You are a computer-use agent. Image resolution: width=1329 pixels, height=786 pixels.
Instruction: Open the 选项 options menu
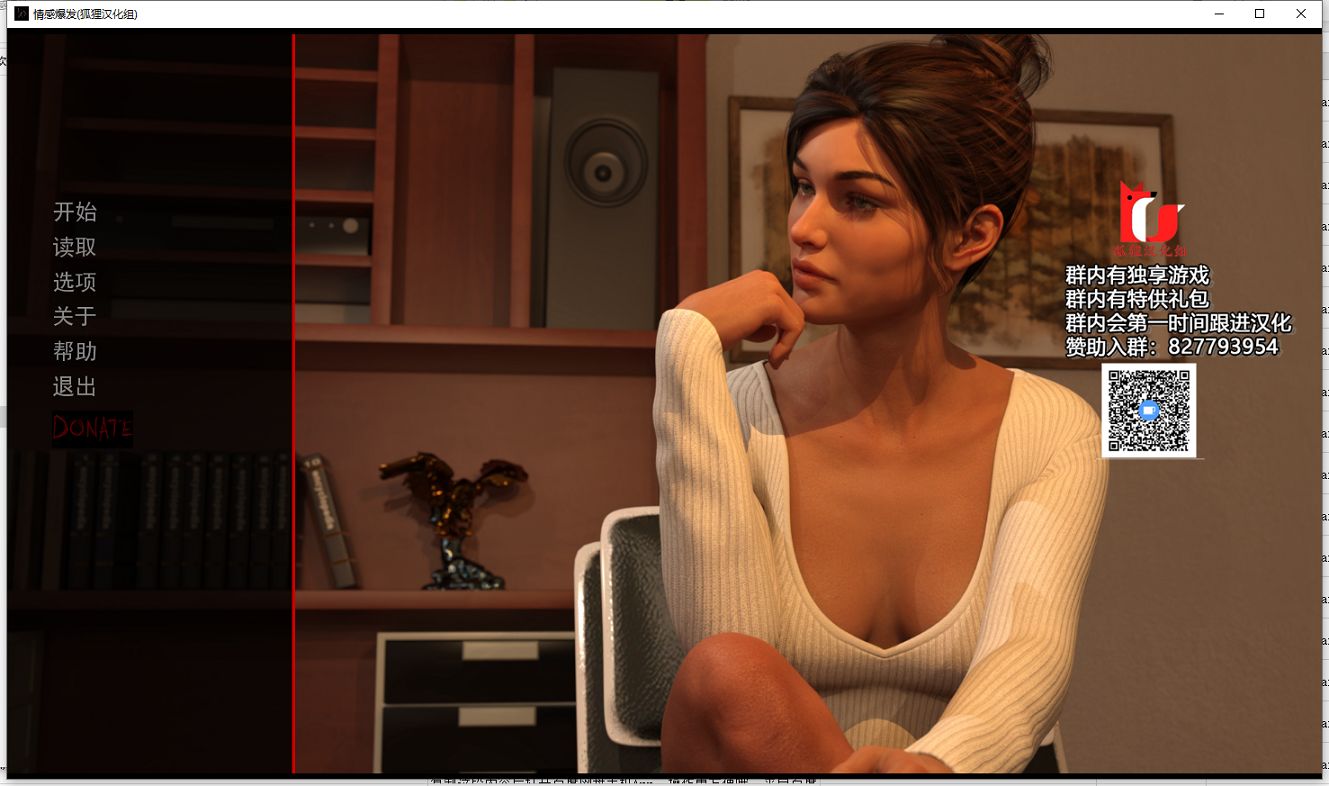click(x=75, y=282)
